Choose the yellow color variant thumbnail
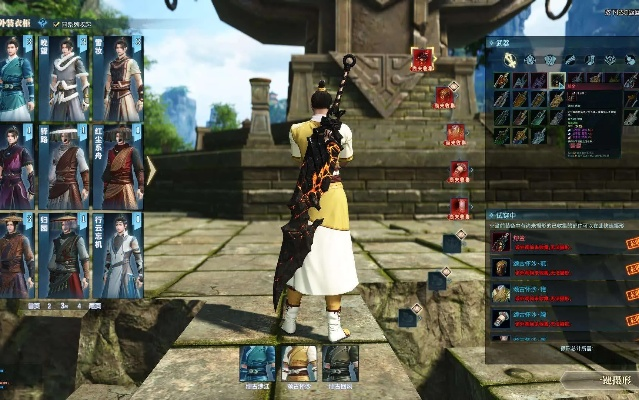 click(x=299, y=364)
